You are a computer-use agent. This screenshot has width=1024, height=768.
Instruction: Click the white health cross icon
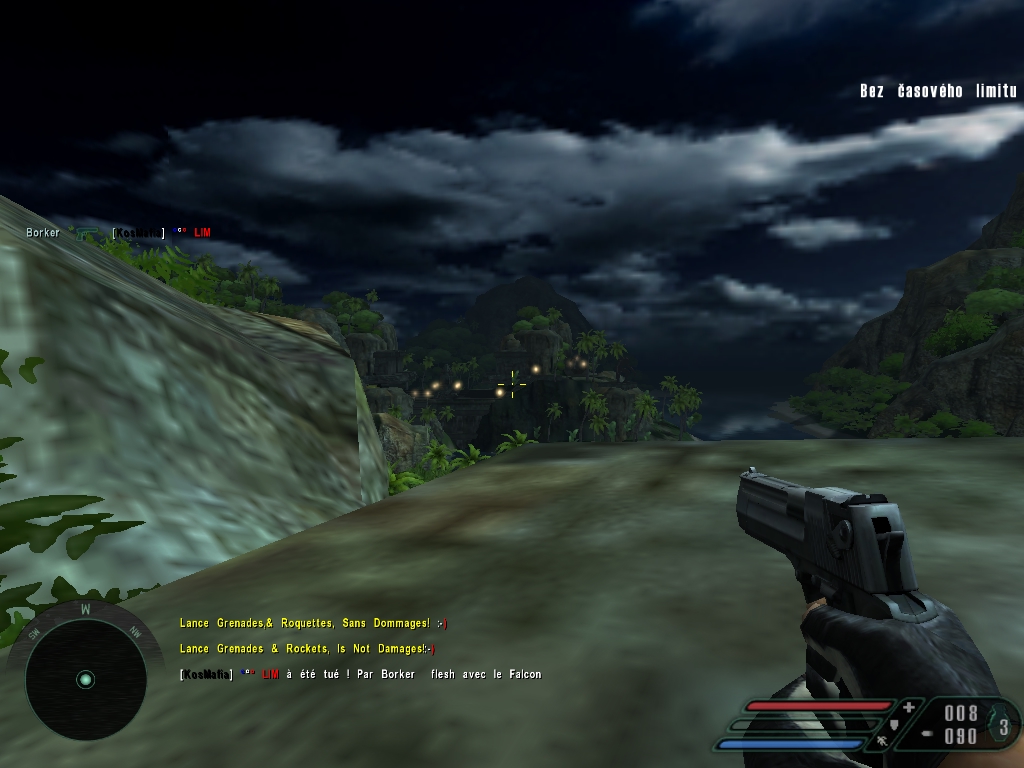coord(908,707)
